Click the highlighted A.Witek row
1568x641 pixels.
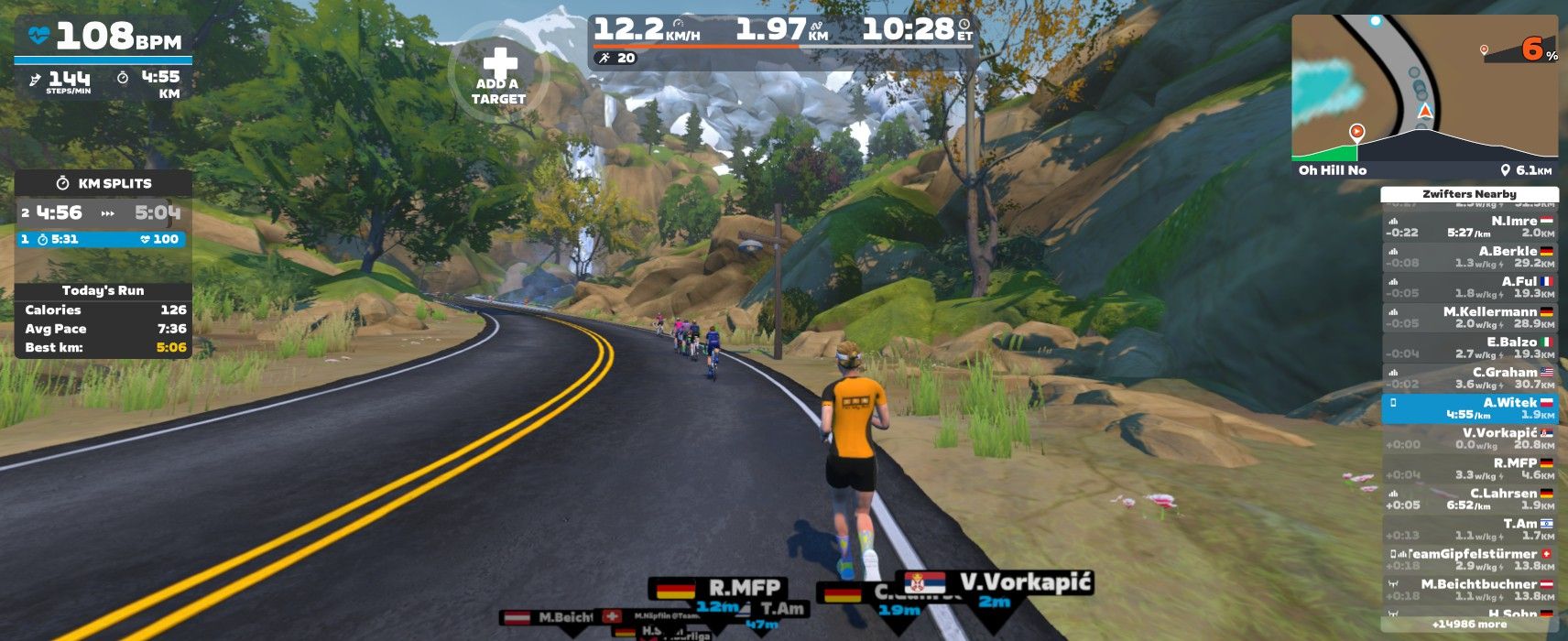click(1469, 407)
